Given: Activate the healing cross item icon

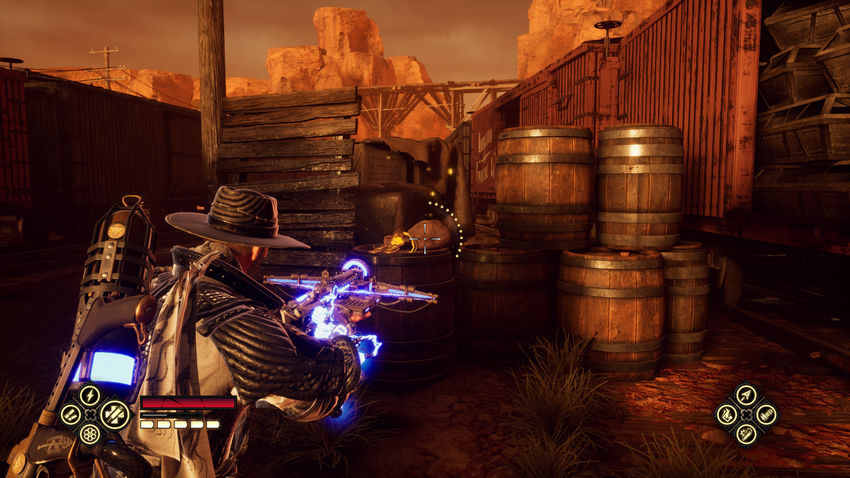Looking at the screenshot, I should coord(114,413).
